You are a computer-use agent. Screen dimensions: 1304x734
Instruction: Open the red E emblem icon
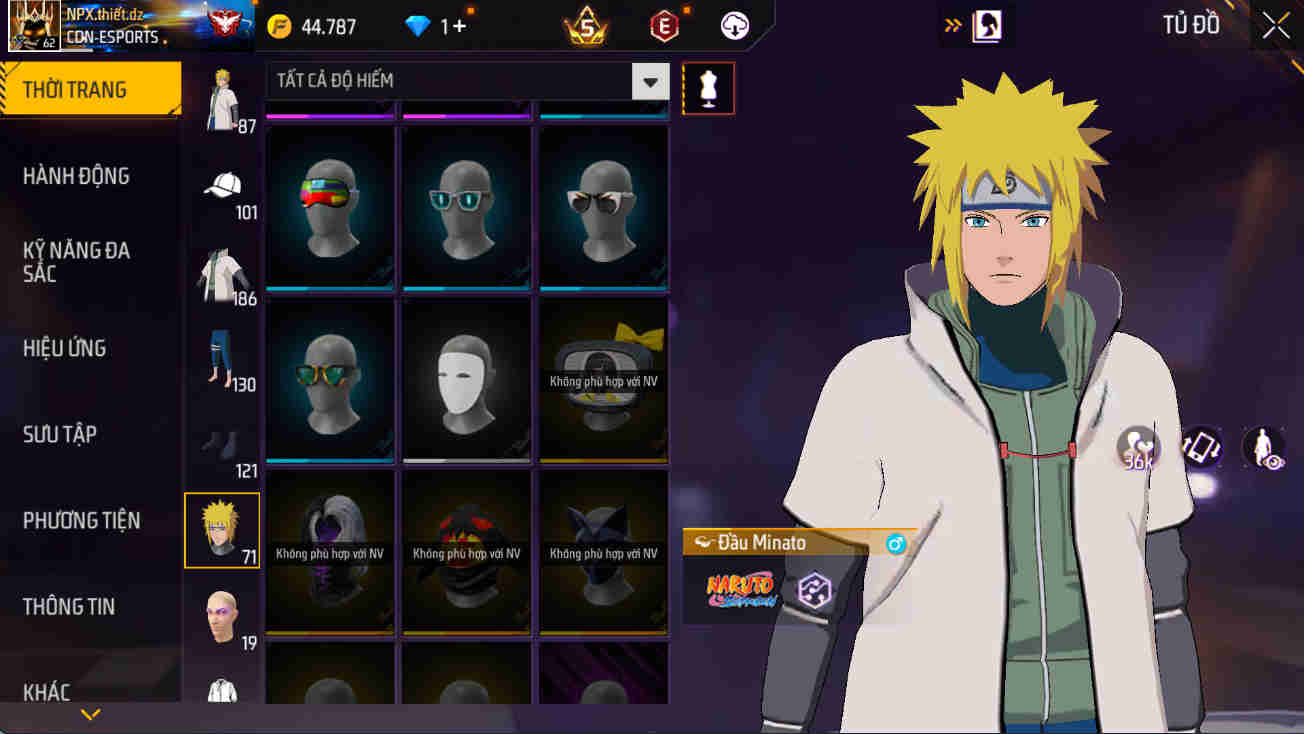point(662,25)
